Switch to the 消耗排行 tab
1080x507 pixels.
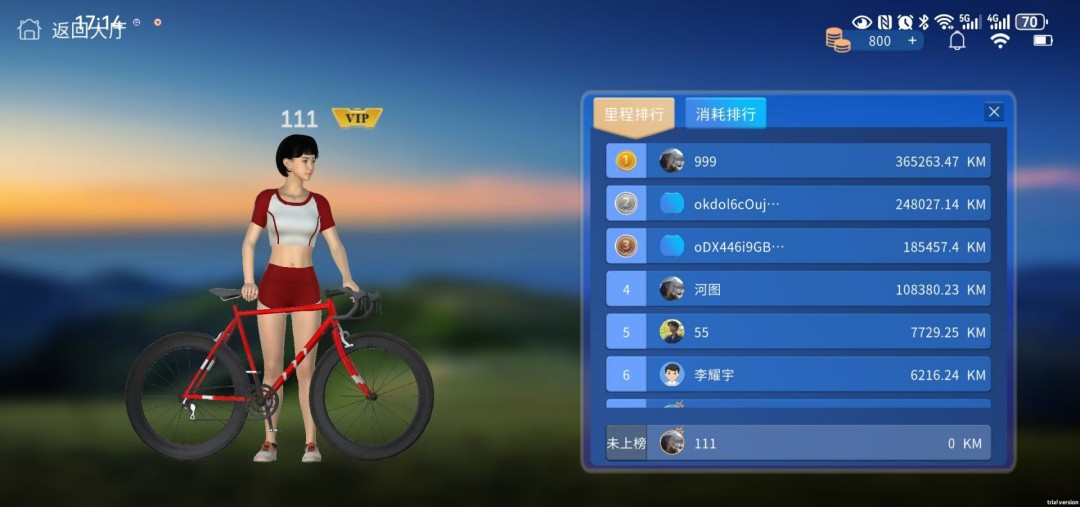(726, 114)
